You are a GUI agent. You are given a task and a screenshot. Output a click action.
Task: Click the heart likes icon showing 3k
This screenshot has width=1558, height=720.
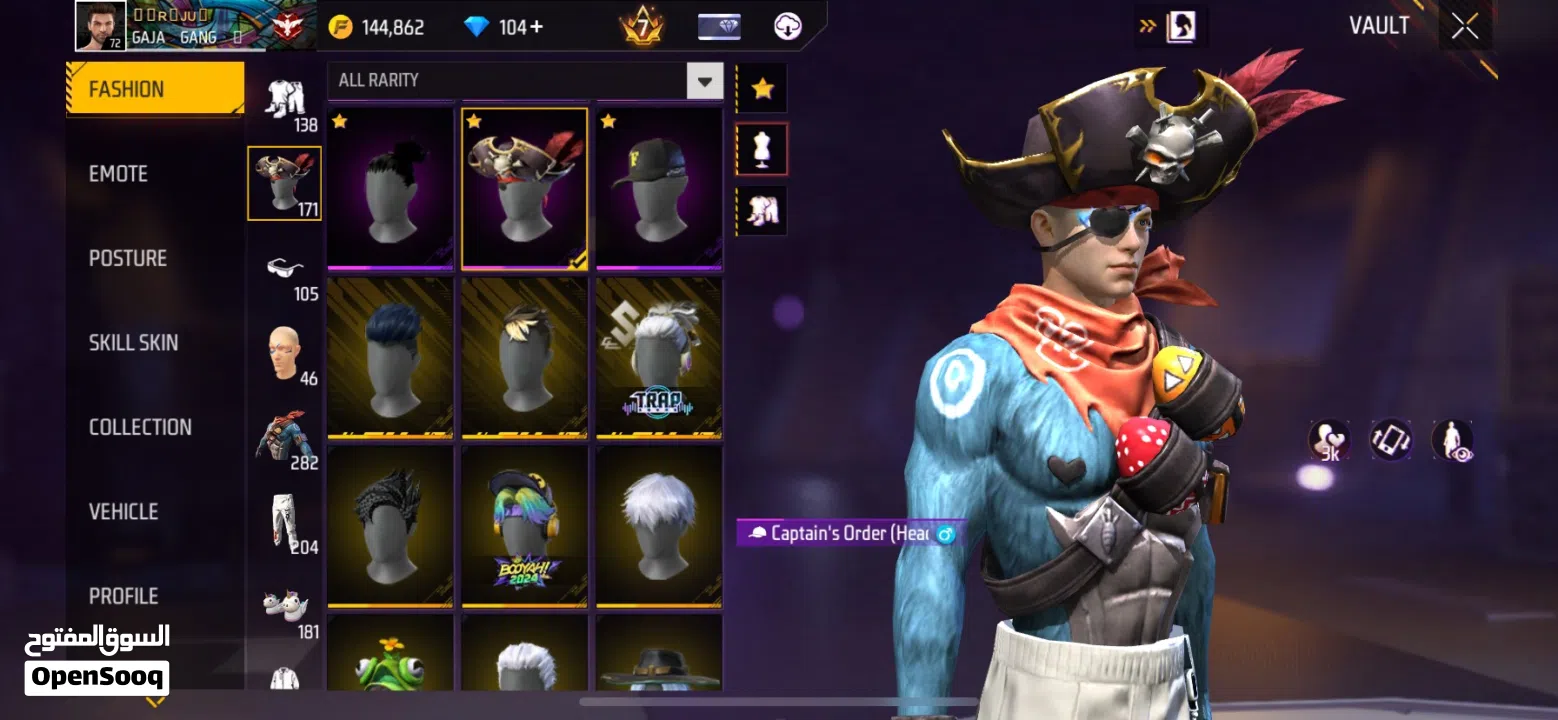click(x=1329, y=440)
